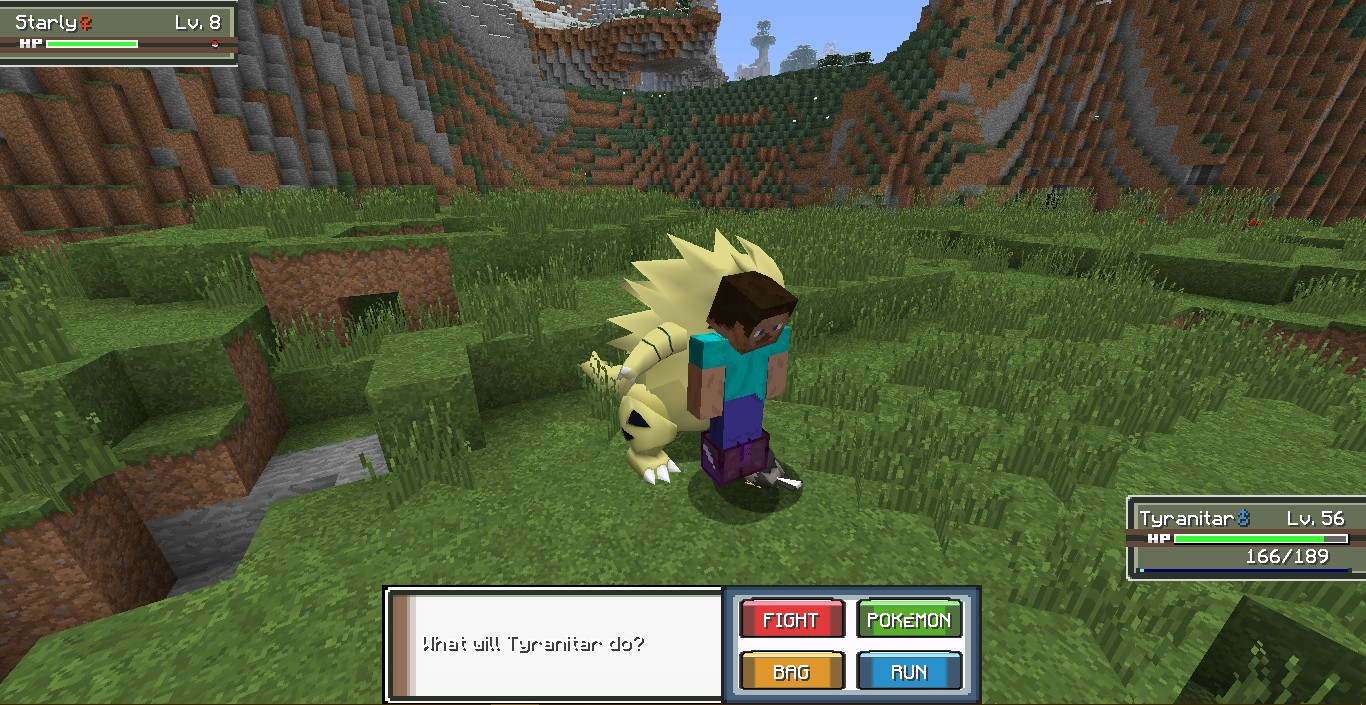Viewport: 1366px width, 705px height.
Task: Choose the red FIGHT button
Action: (791, 620)
